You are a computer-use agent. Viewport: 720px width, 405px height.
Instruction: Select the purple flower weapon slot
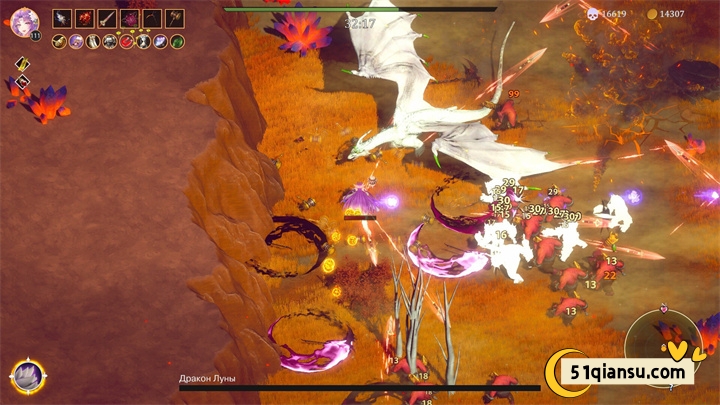(130, 18)
